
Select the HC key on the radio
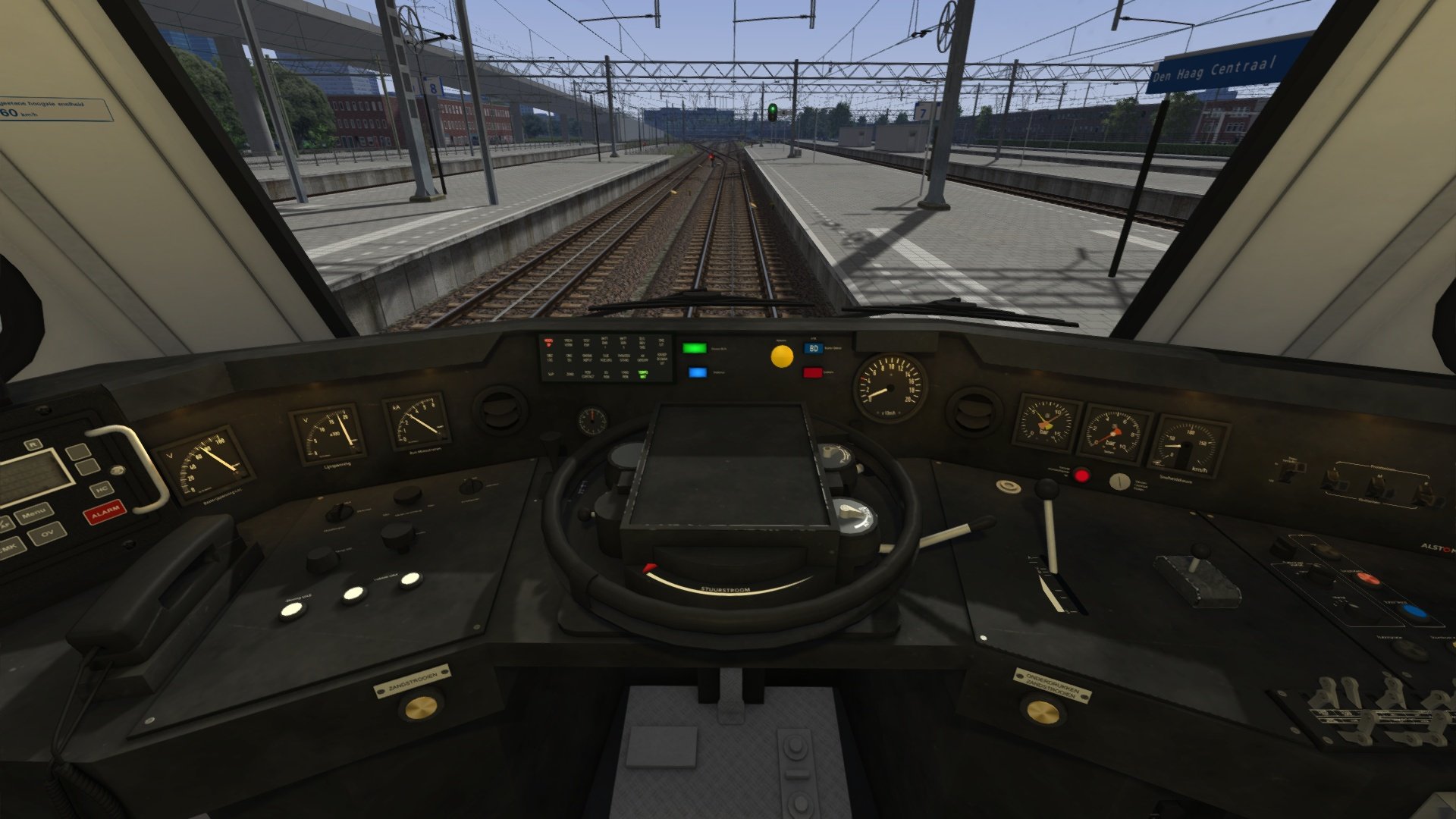click(102, 490)
